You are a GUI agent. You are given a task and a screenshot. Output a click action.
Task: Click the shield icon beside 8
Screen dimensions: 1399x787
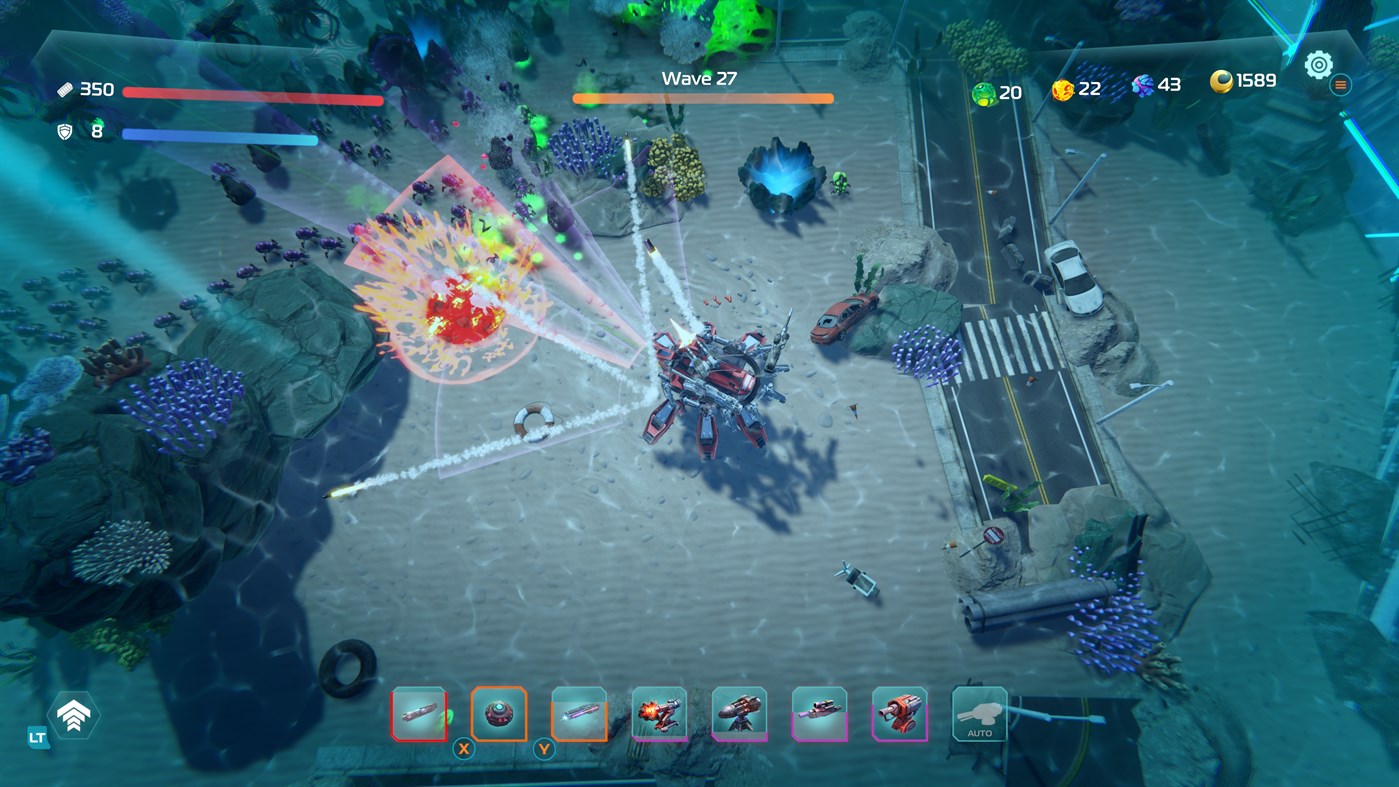click(66, 130)
